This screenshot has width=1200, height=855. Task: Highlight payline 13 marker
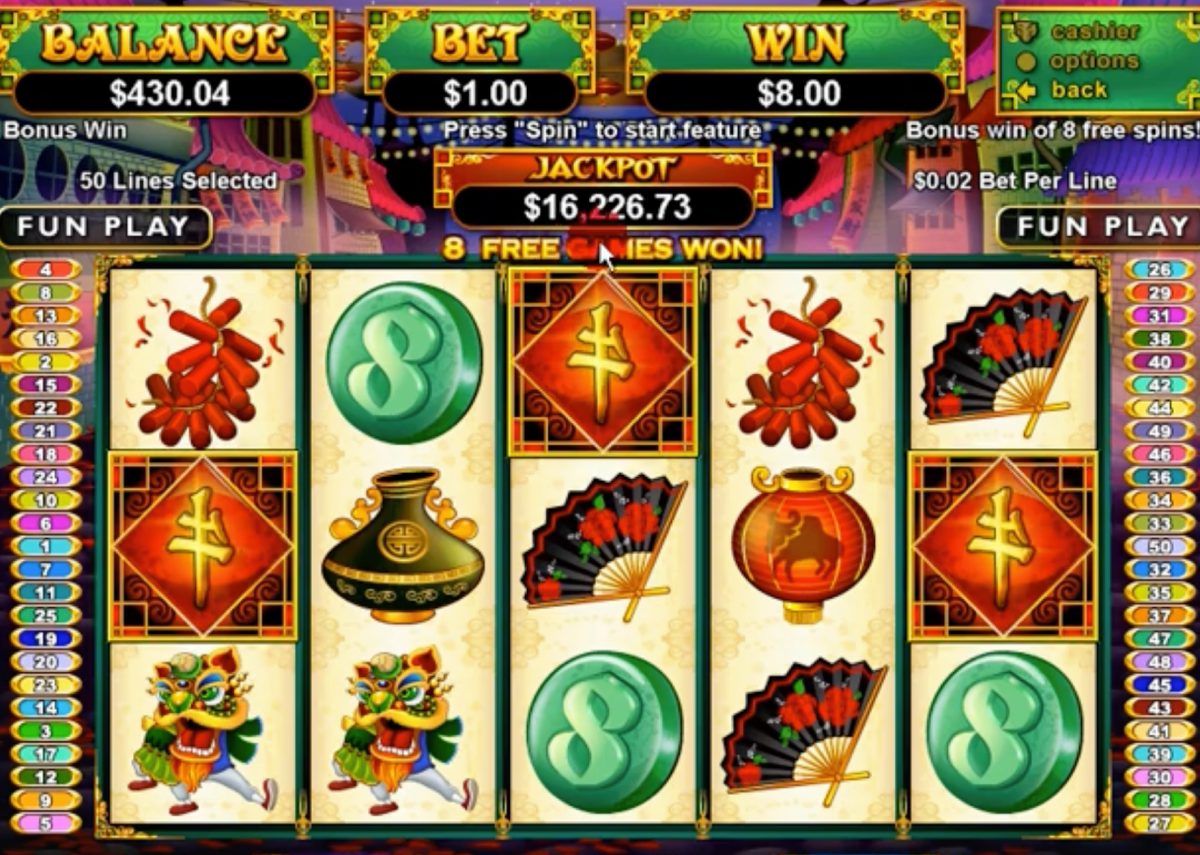46,316
